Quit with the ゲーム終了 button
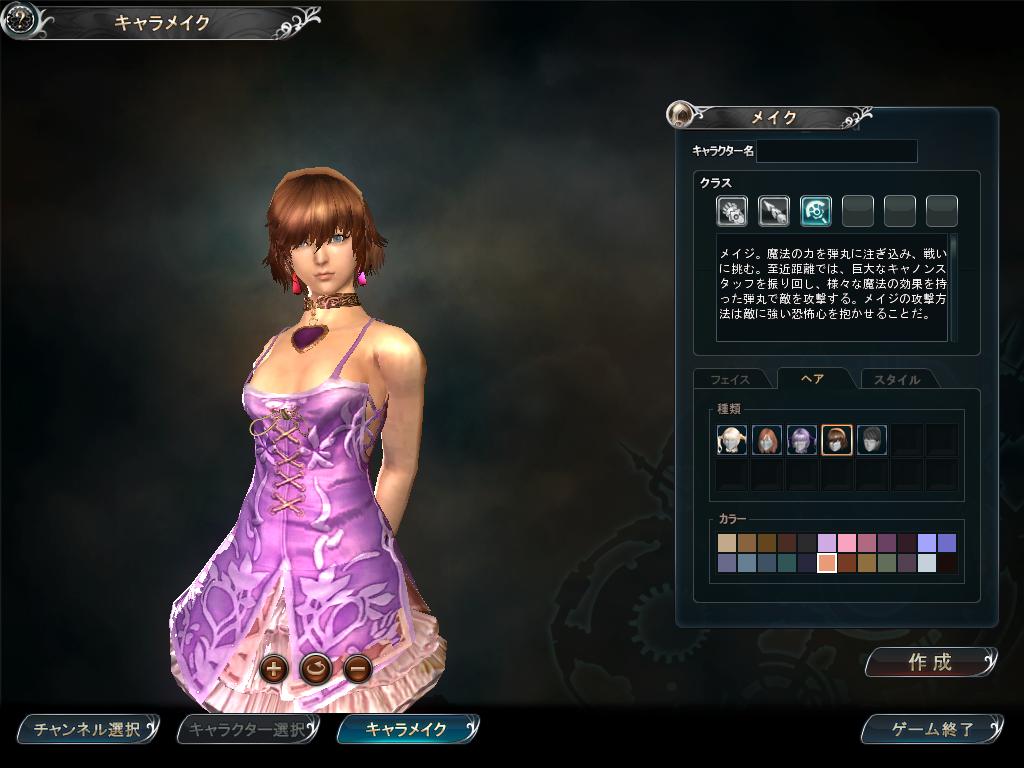This screenshot has height=768, width=1024. [932, 729]
